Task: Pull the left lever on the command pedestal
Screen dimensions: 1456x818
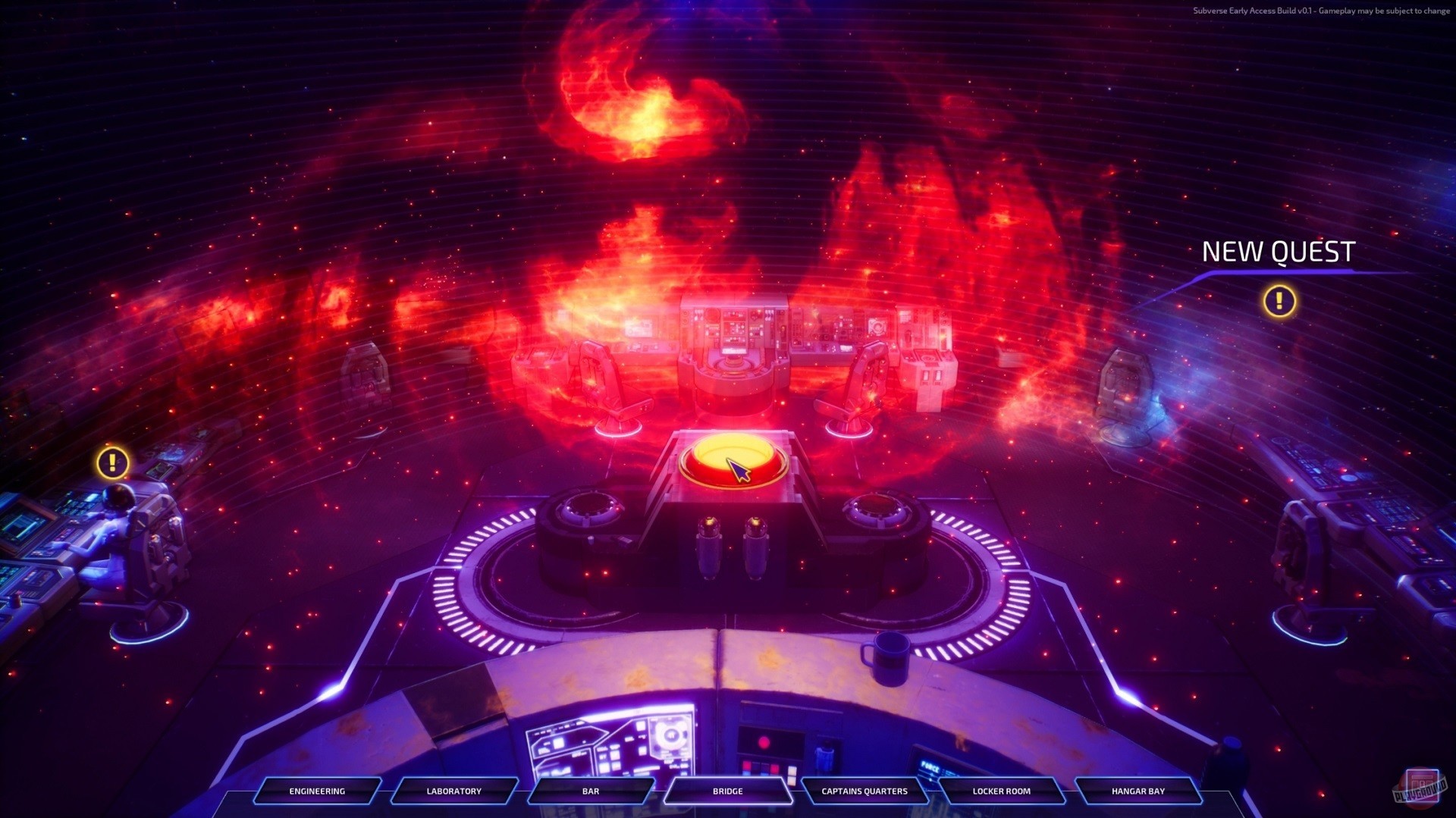Action: [711, 546]
